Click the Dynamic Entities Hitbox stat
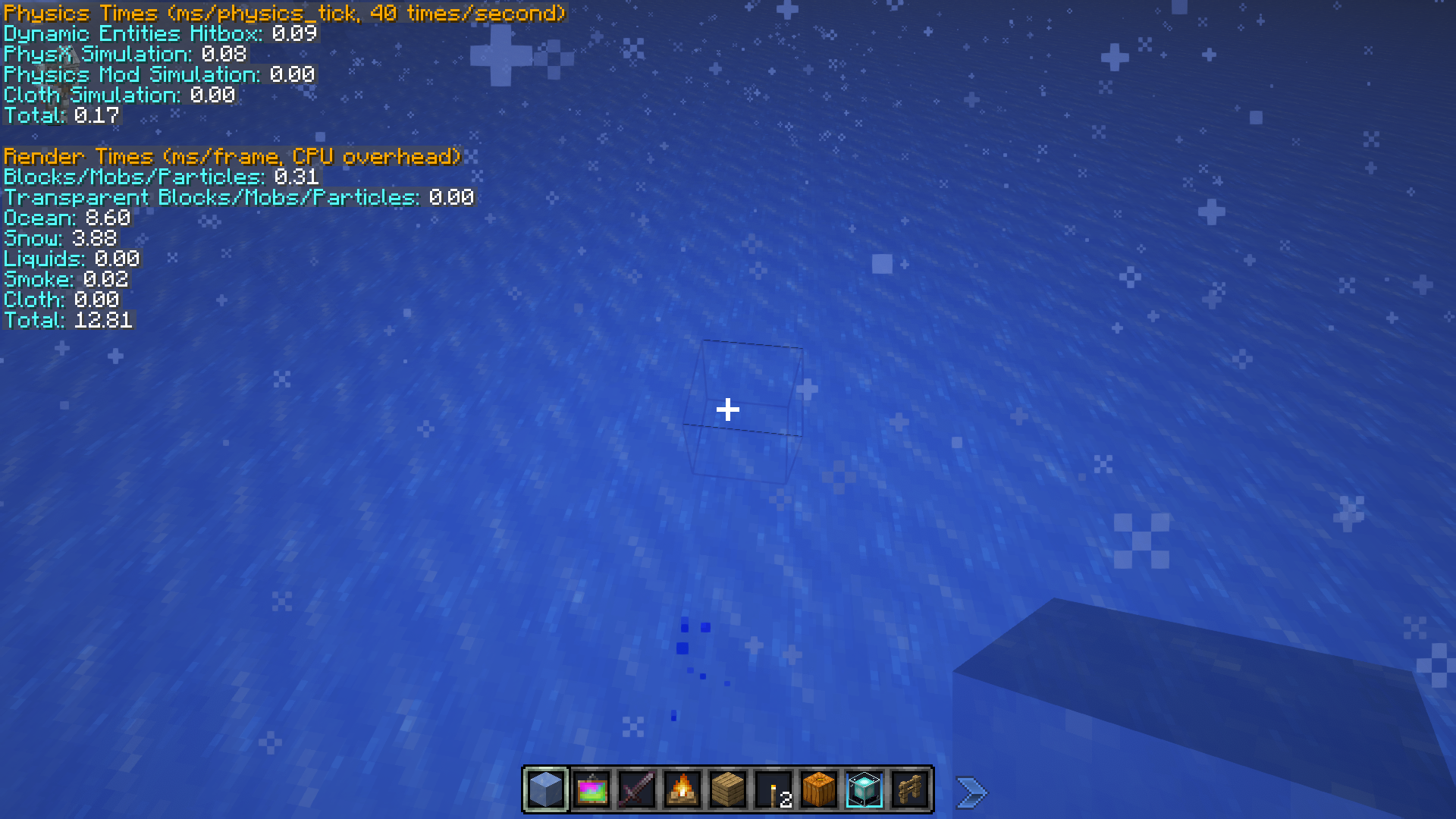This screenshot has width=1456, height=819. (159, 33)
